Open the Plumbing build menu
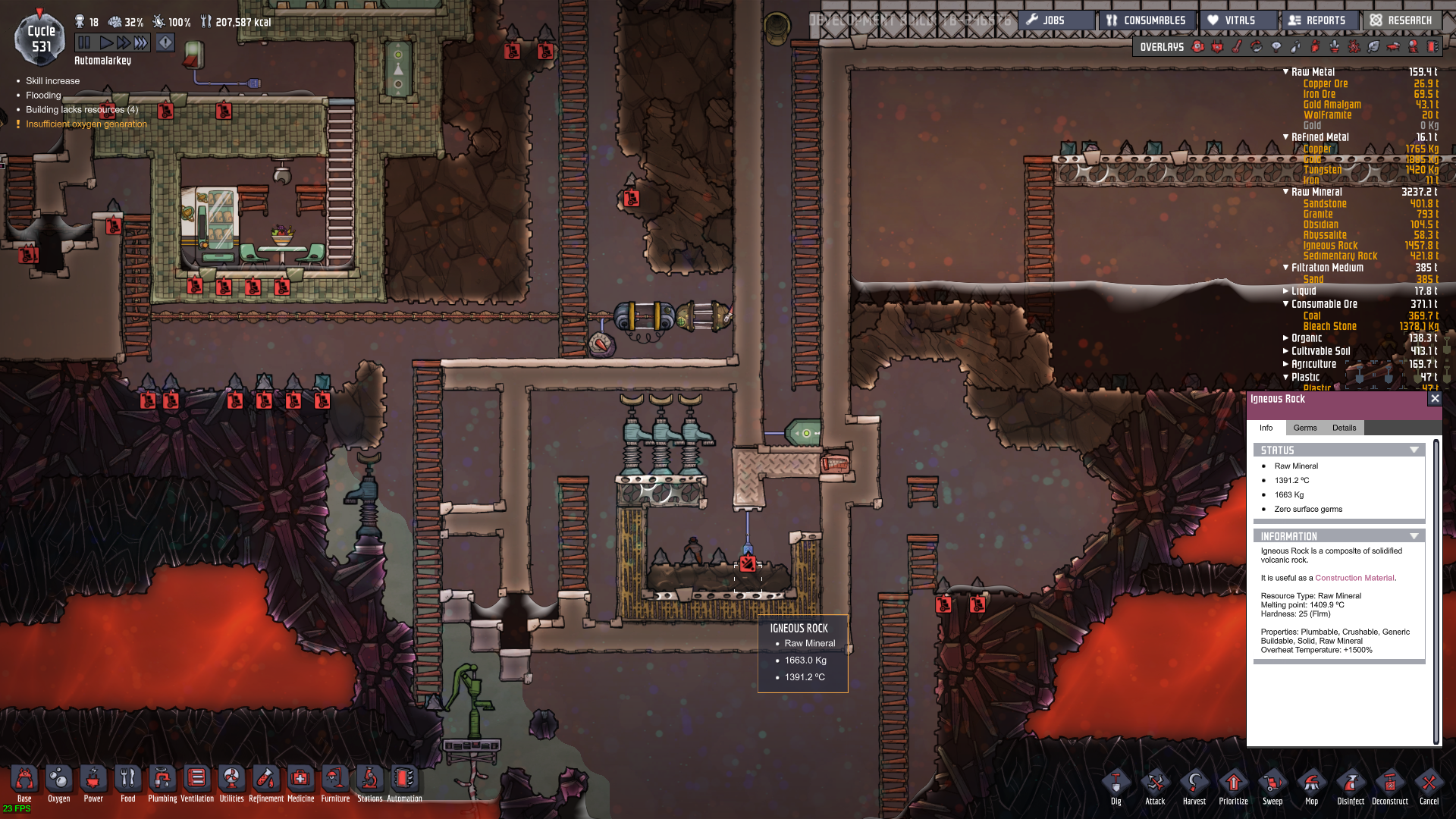 coord(162,782)
